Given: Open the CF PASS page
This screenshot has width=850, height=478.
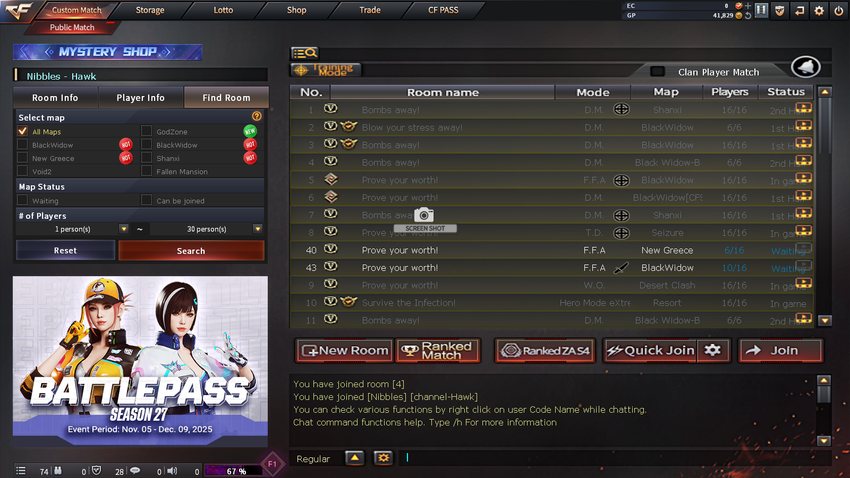Looking at the screenshot, I should coord(443,10).
